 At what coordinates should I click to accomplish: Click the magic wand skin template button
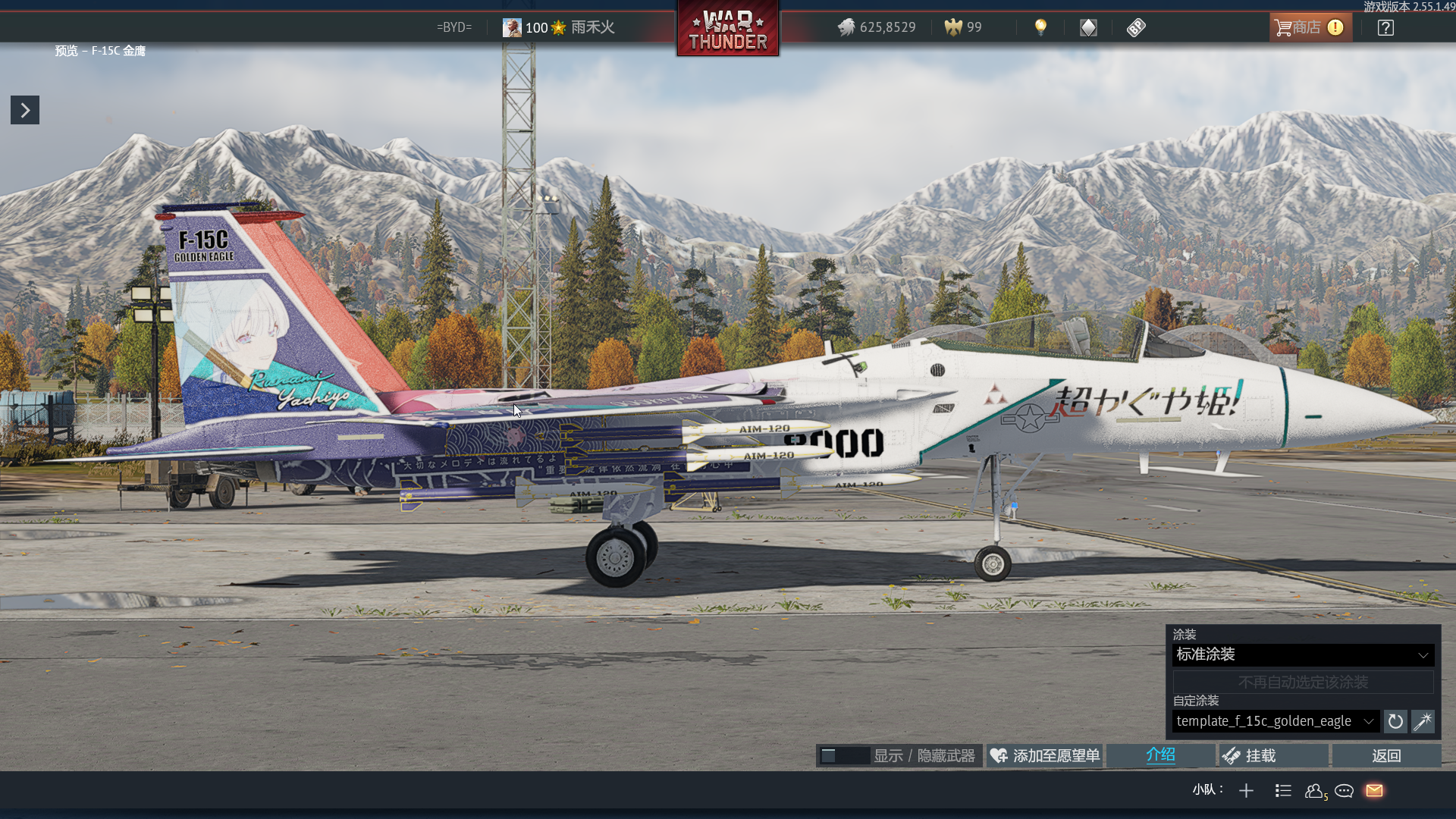coord(1423,722)
